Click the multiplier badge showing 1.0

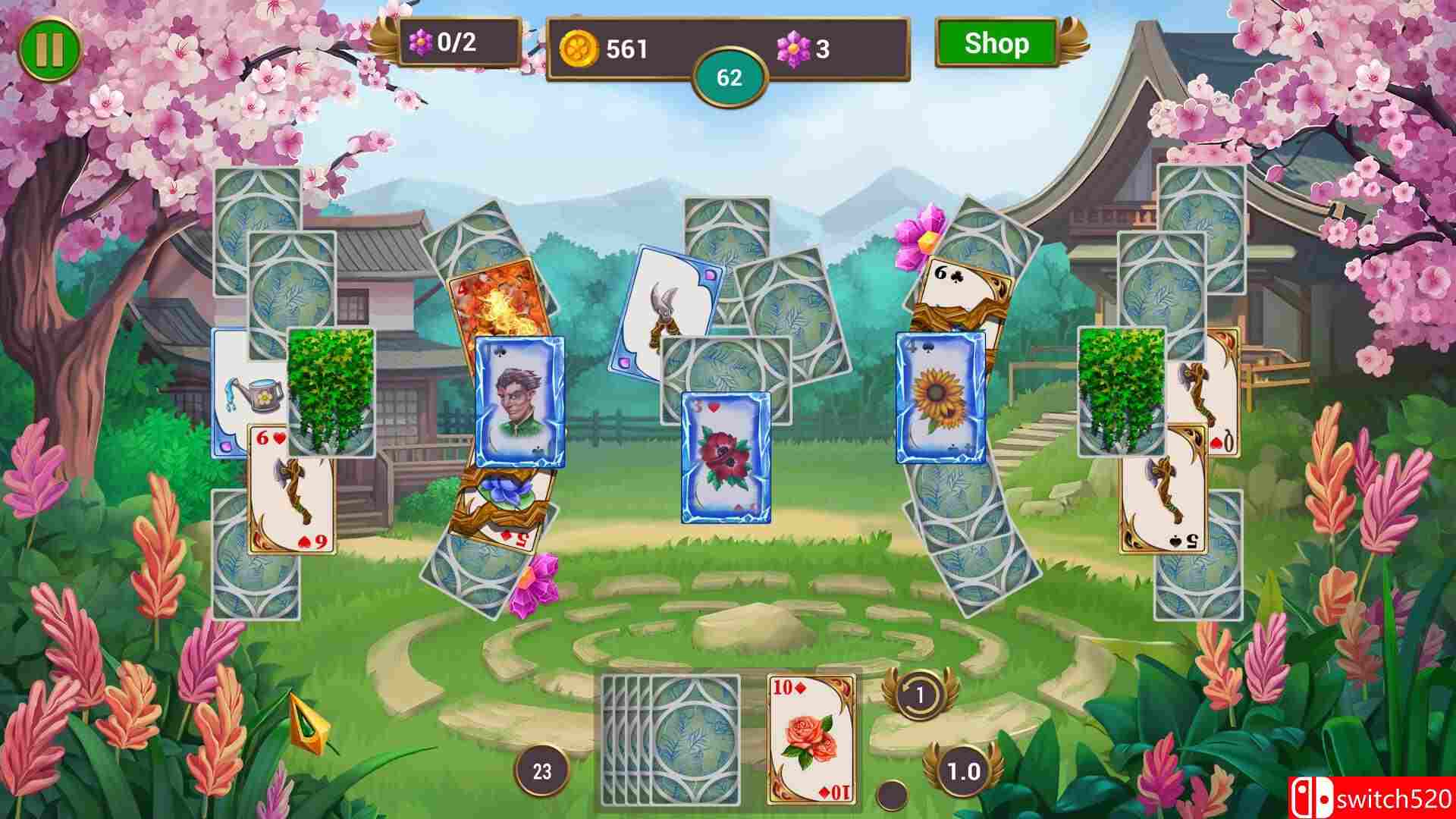962,770
